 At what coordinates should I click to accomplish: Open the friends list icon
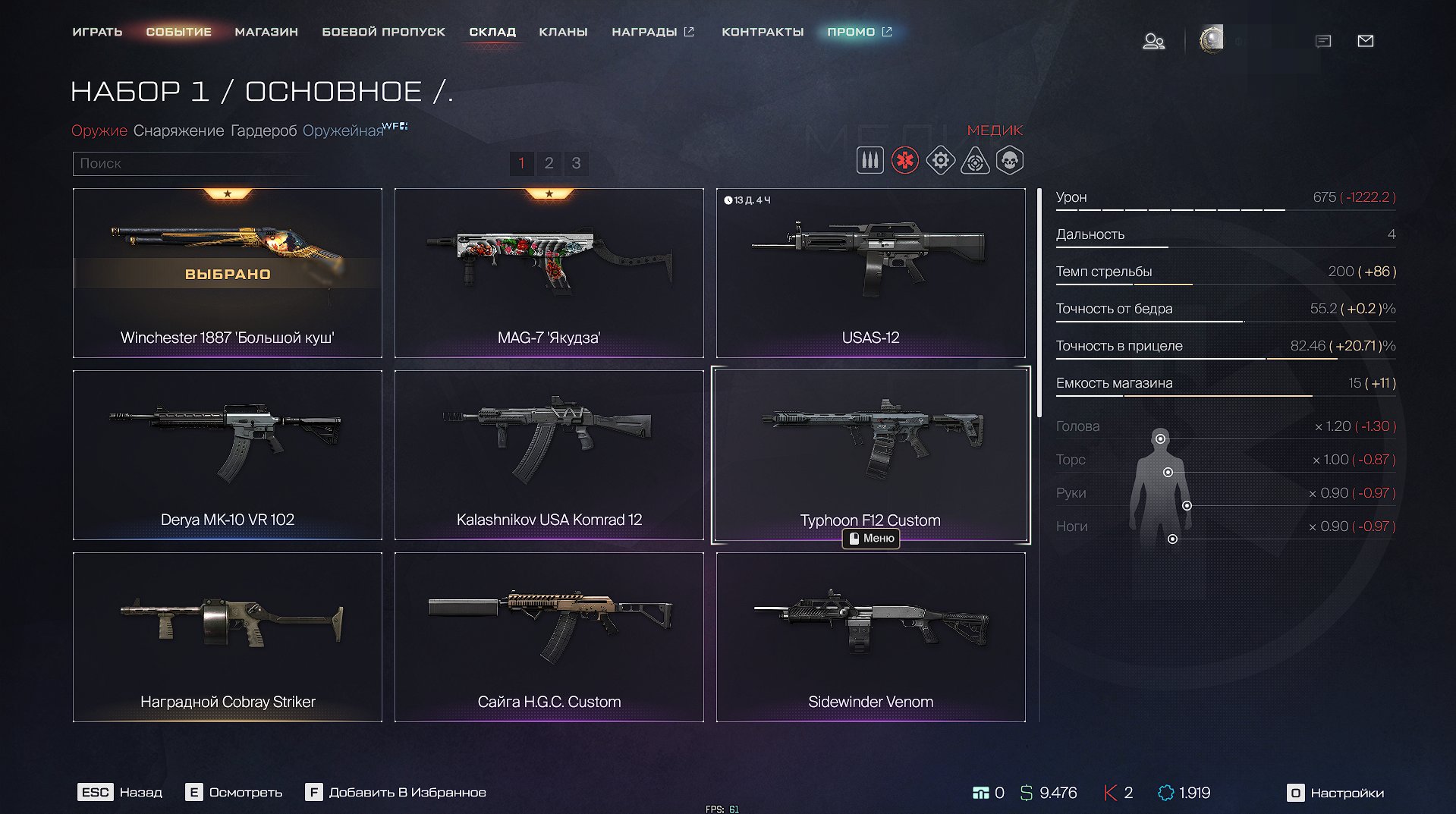pos(1153,41)
